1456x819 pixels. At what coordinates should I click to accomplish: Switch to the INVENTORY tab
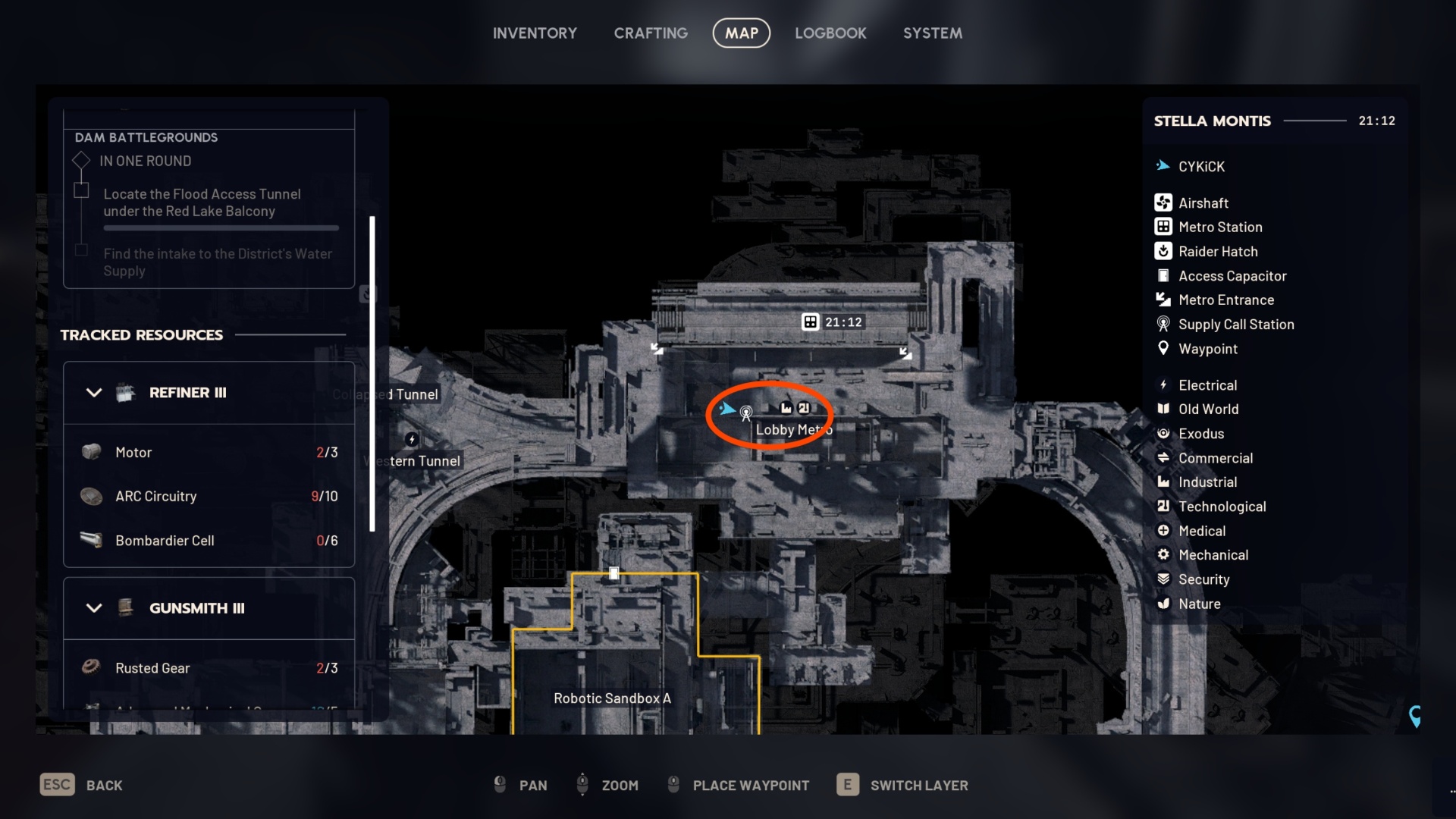pos(535,33)
